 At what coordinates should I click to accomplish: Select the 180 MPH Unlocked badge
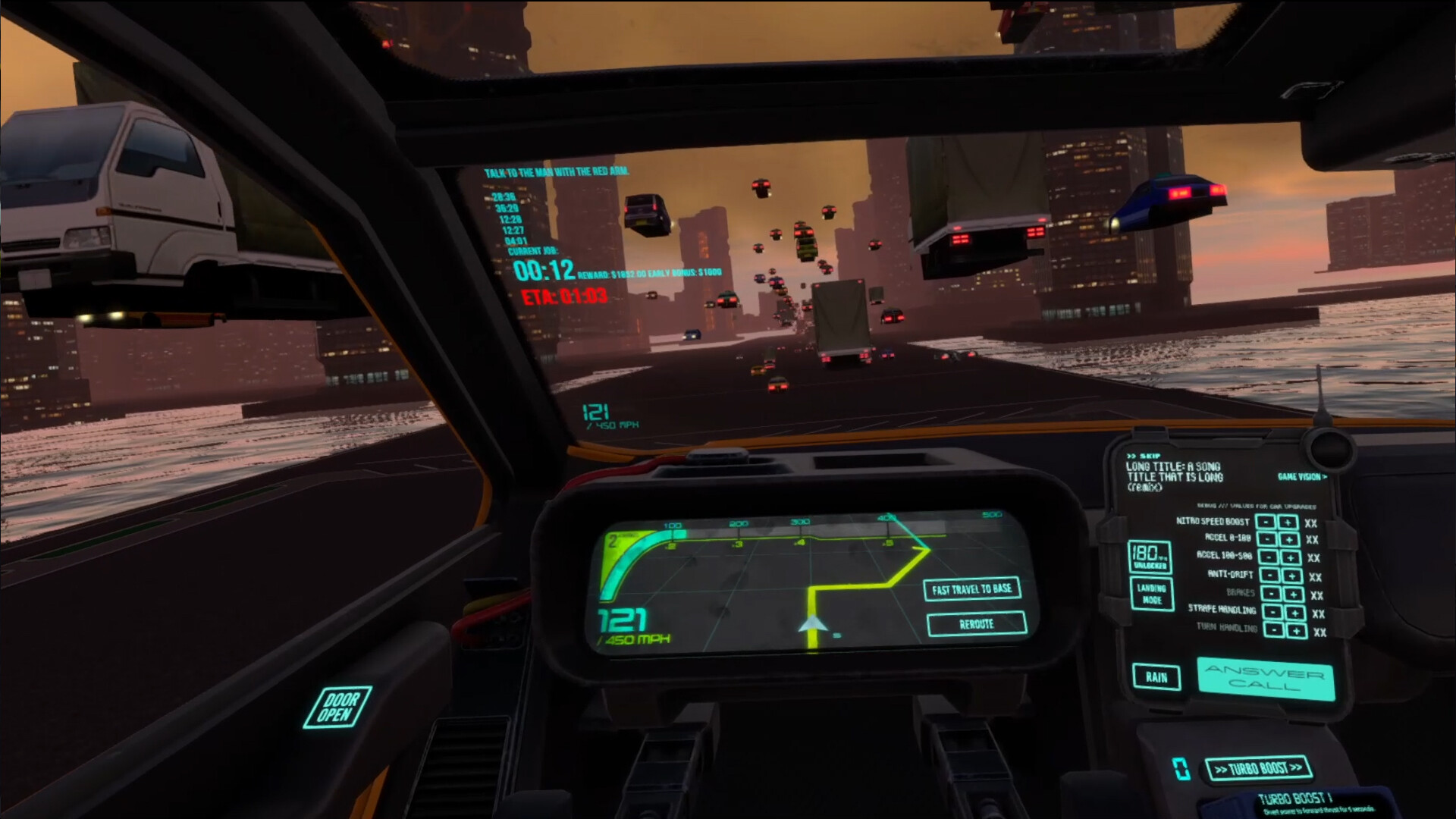1150,557
